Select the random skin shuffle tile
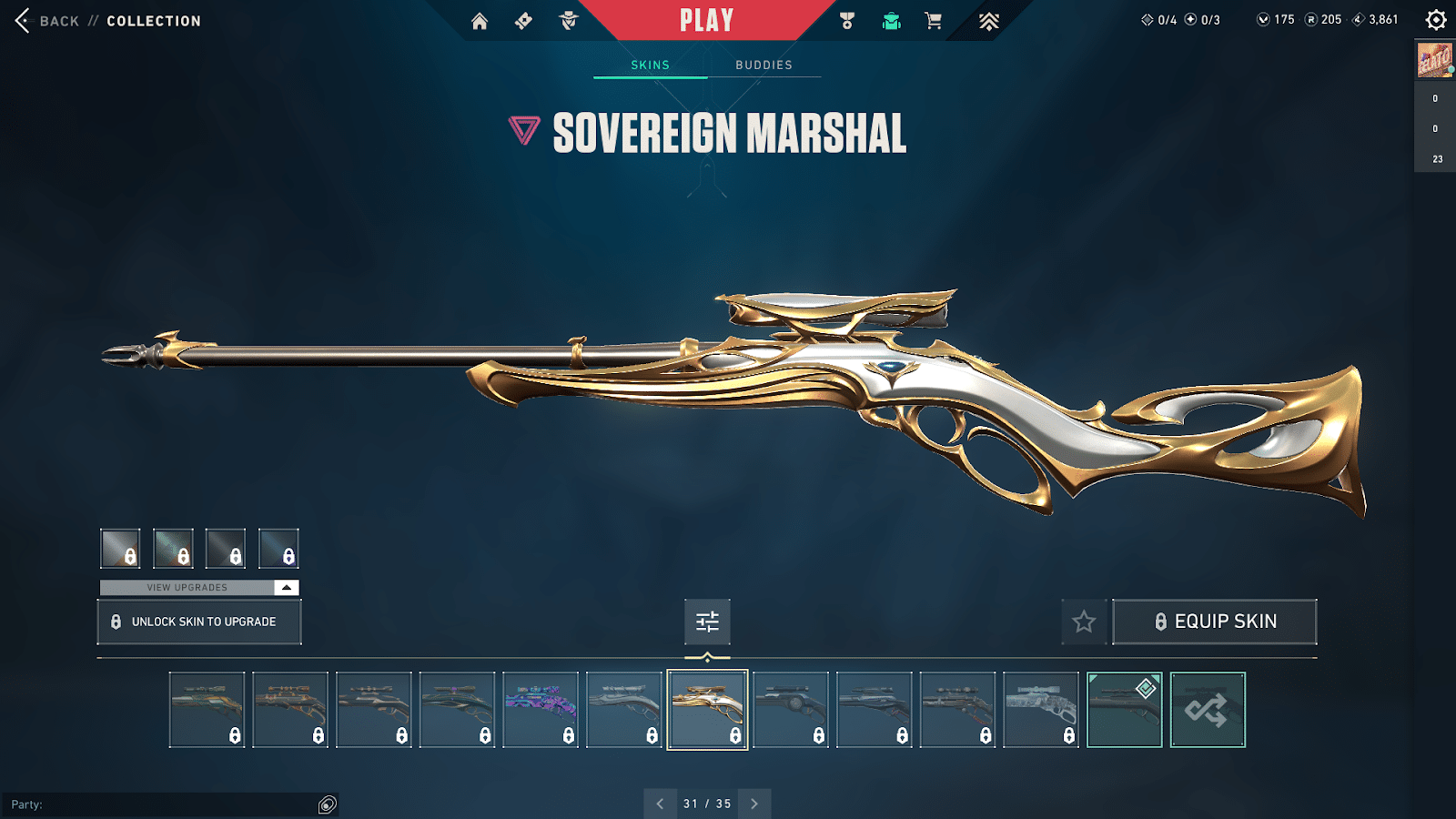Image resolution: width=1456 pixels, height=819 pixels. click(x=1207, y=710)
